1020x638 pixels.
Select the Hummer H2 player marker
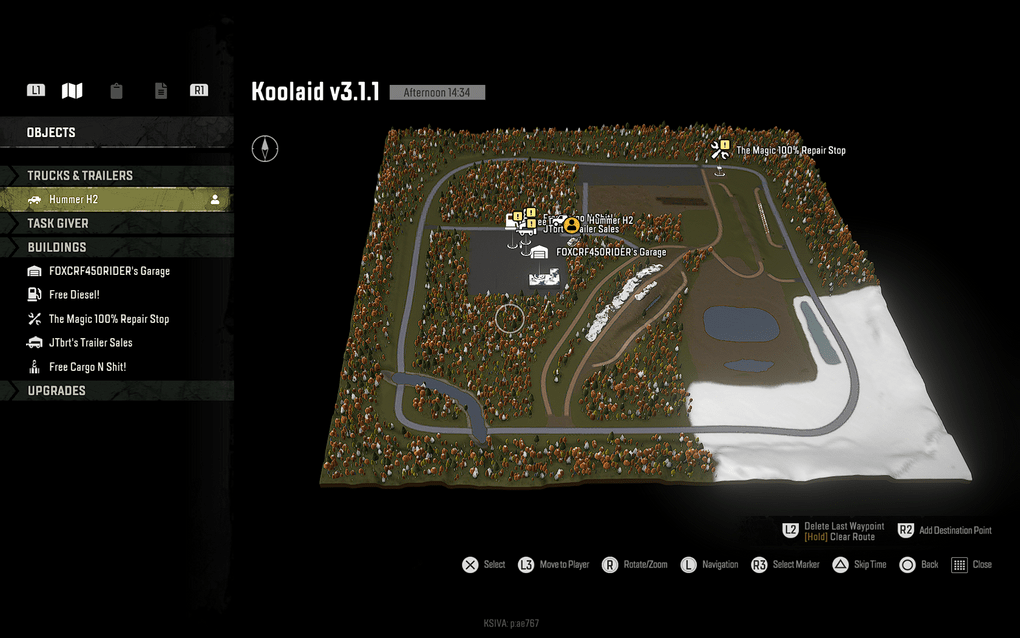point(571,226)
